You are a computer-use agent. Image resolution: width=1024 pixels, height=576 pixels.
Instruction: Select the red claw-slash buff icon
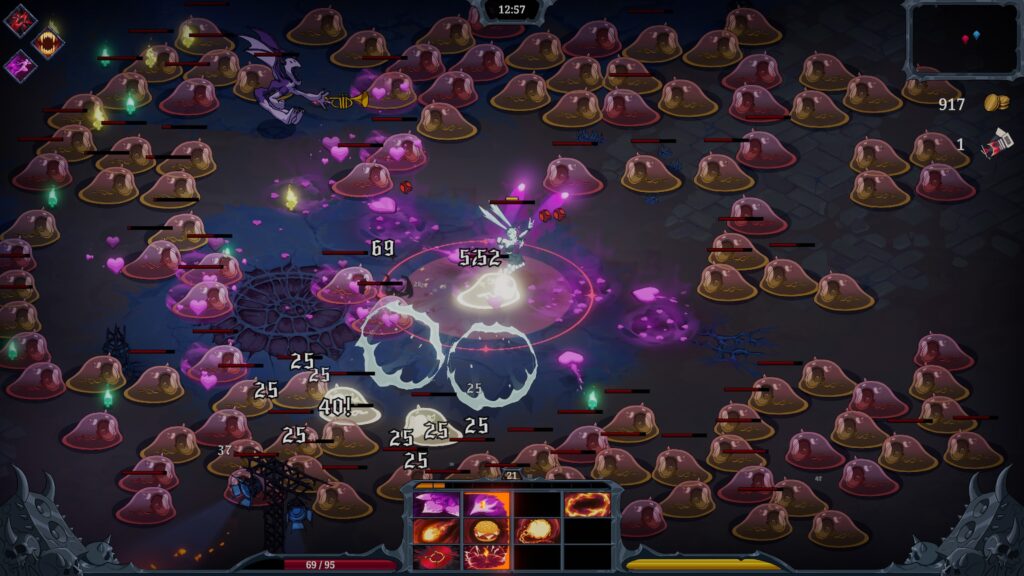click(x=20, y=20)
